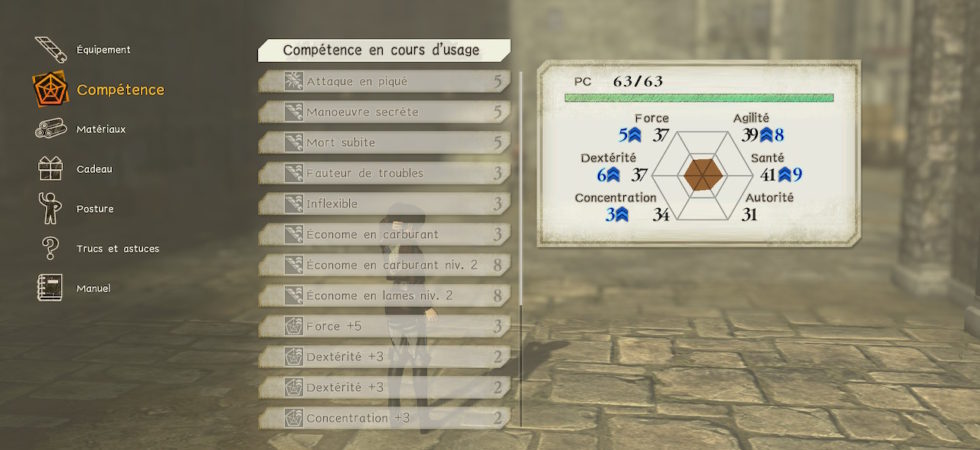Click the Force +5 skill row
The width and height of the screenshot is (980, 450).
[385, 326]
